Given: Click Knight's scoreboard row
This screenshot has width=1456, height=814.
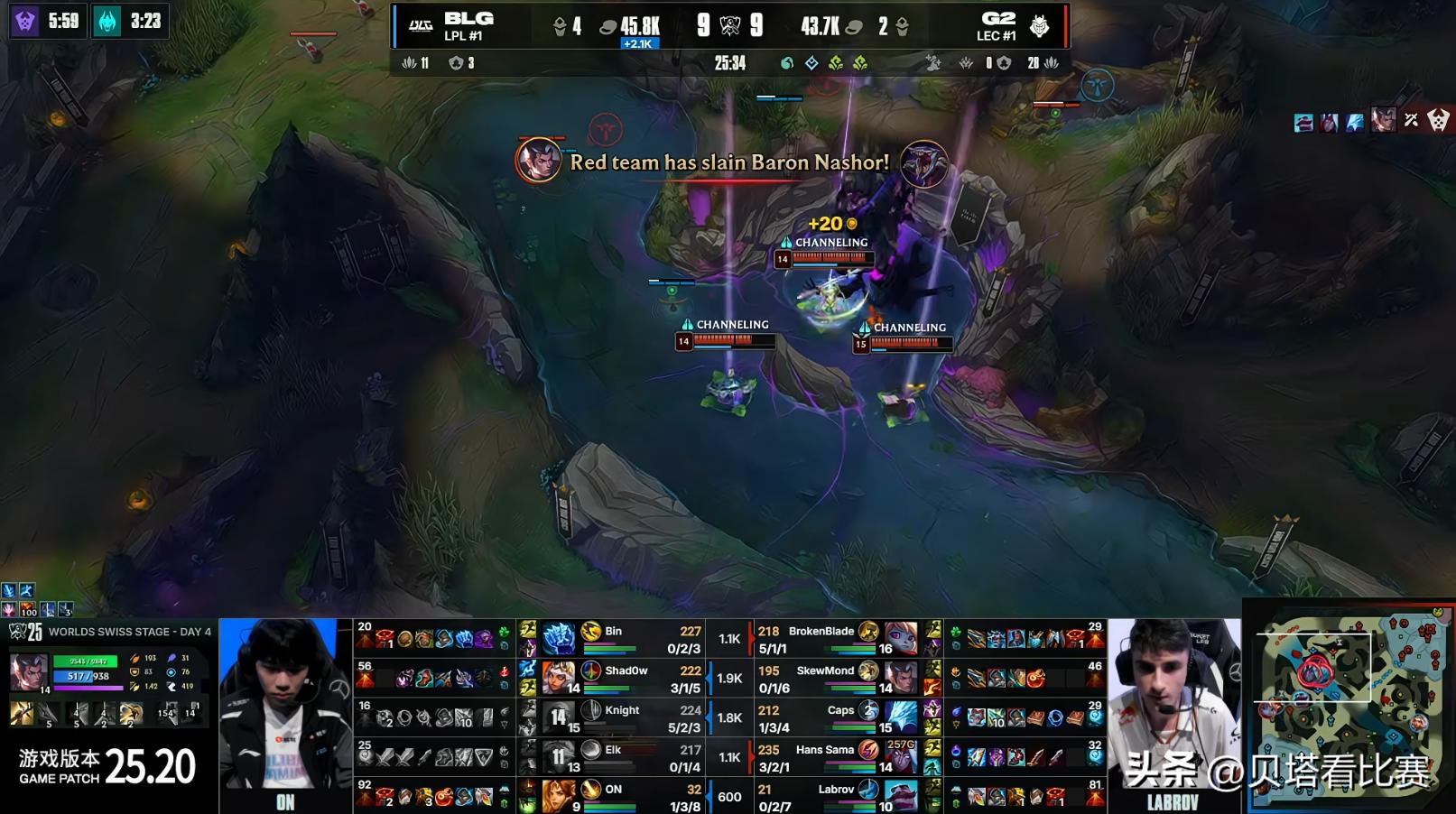Looking at the screenshot, I should coord(623,717).
